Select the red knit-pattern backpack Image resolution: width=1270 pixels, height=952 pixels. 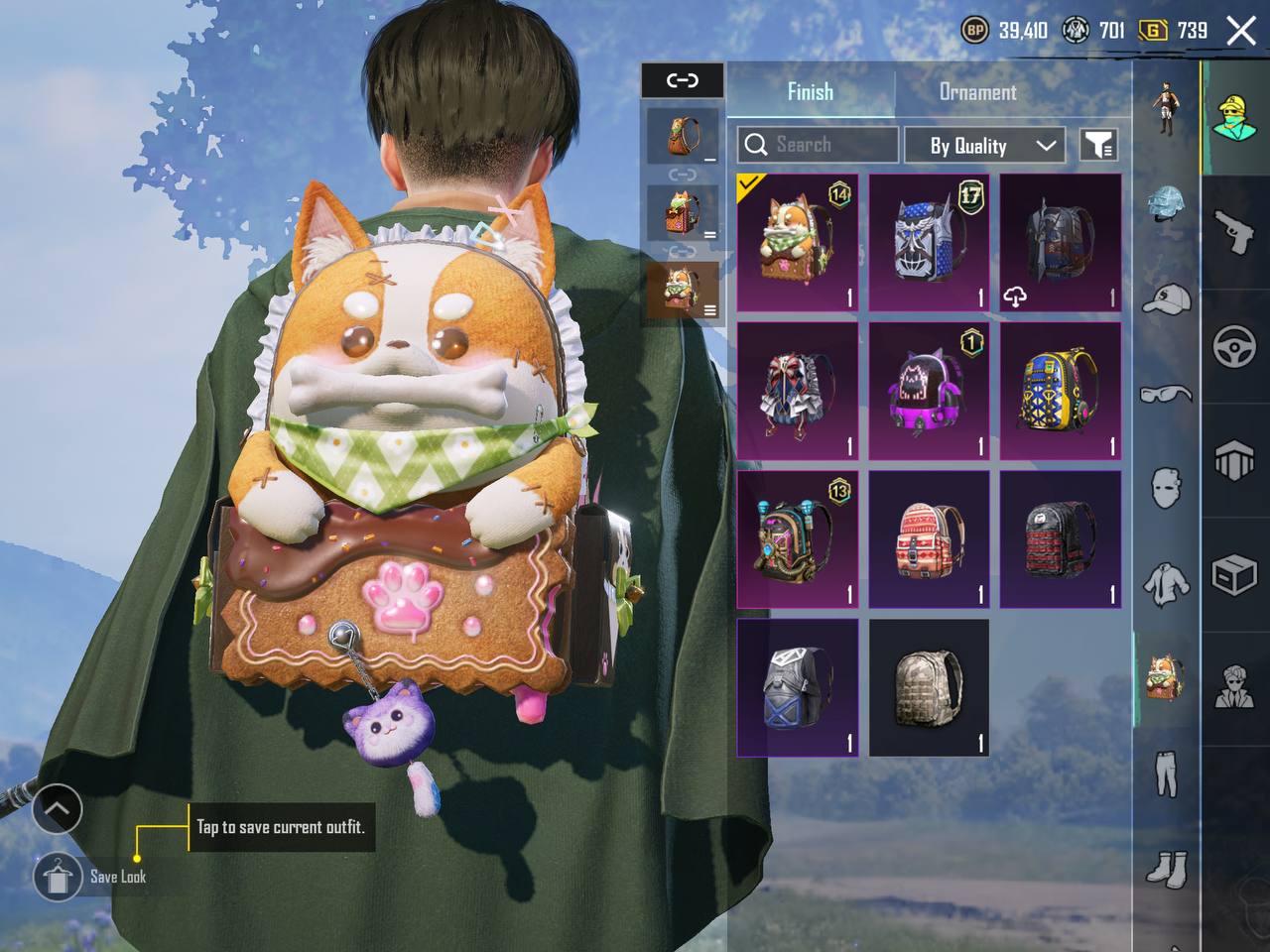click(929, 539)
